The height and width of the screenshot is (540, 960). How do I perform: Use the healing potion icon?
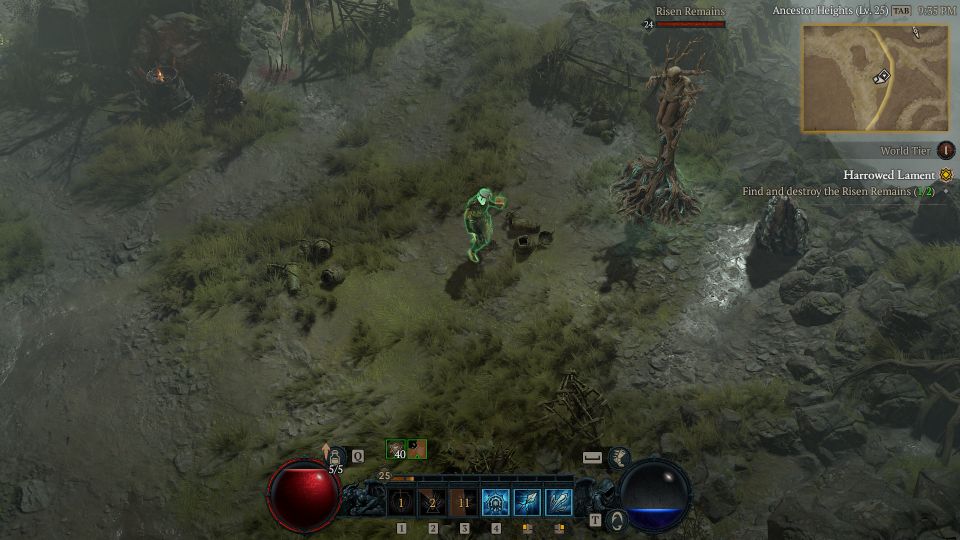[x=335, y=457]
